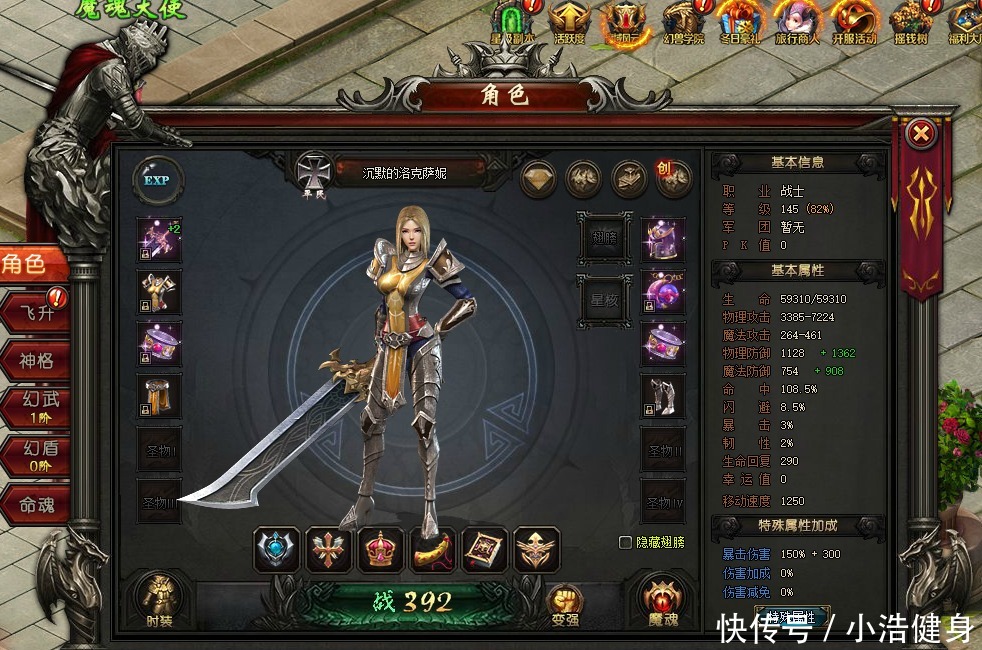
Task: Close the 角色 character window
Action: 922,133
